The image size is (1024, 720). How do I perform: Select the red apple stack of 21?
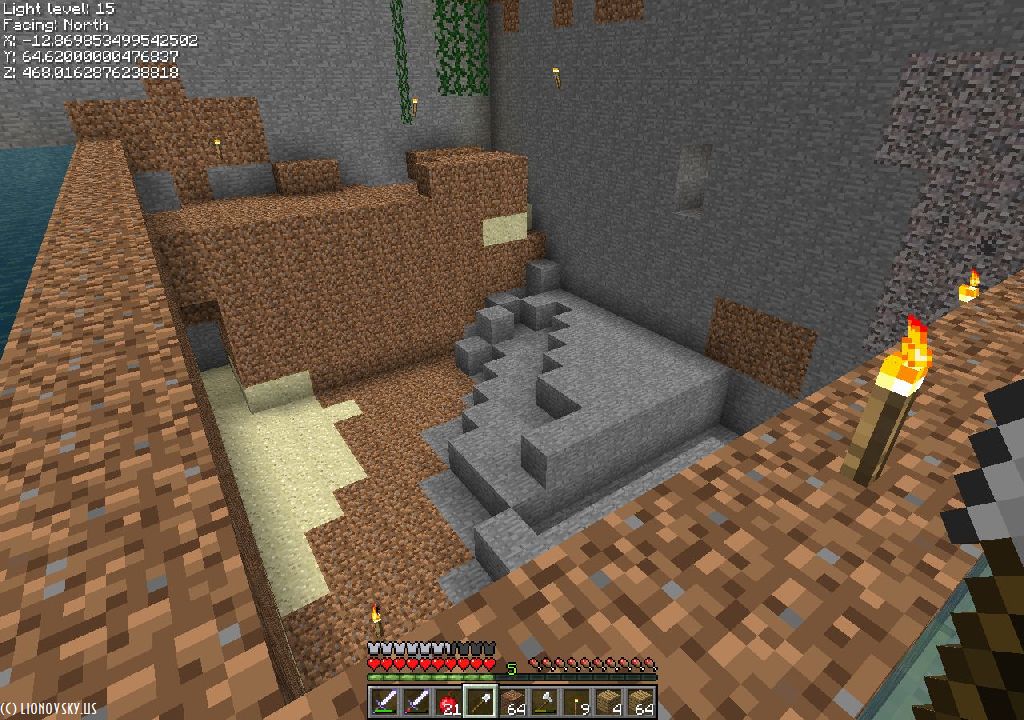coord(449,702)
